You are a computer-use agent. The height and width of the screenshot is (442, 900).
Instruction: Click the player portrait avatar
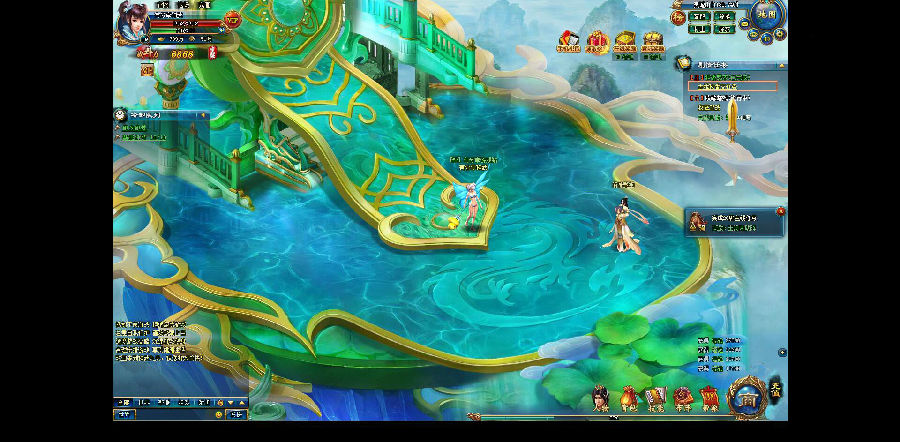click(130, 20)
